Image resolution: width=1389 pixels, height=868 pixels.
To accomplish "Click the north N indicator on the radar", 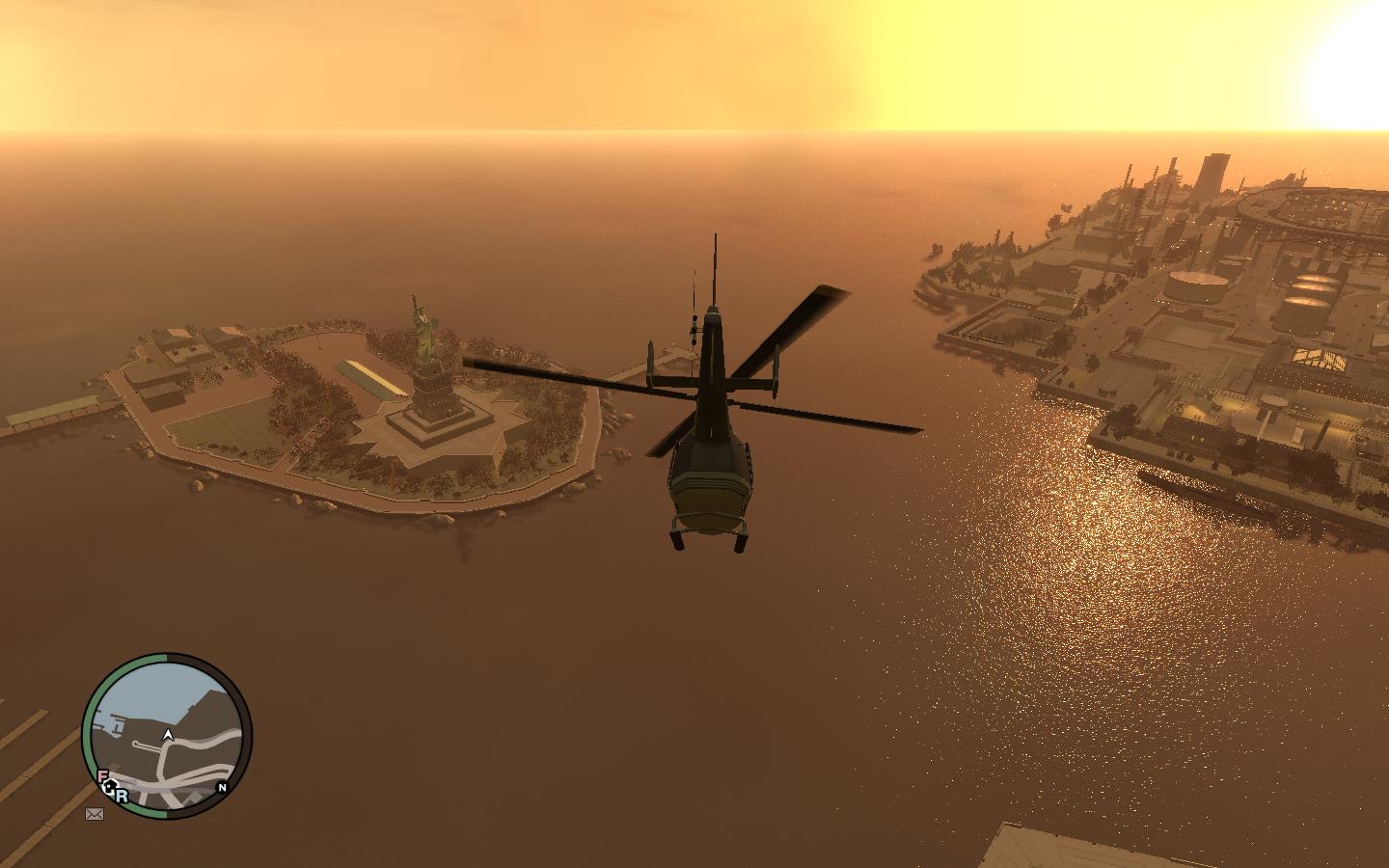I will click(x=222, y=787).
